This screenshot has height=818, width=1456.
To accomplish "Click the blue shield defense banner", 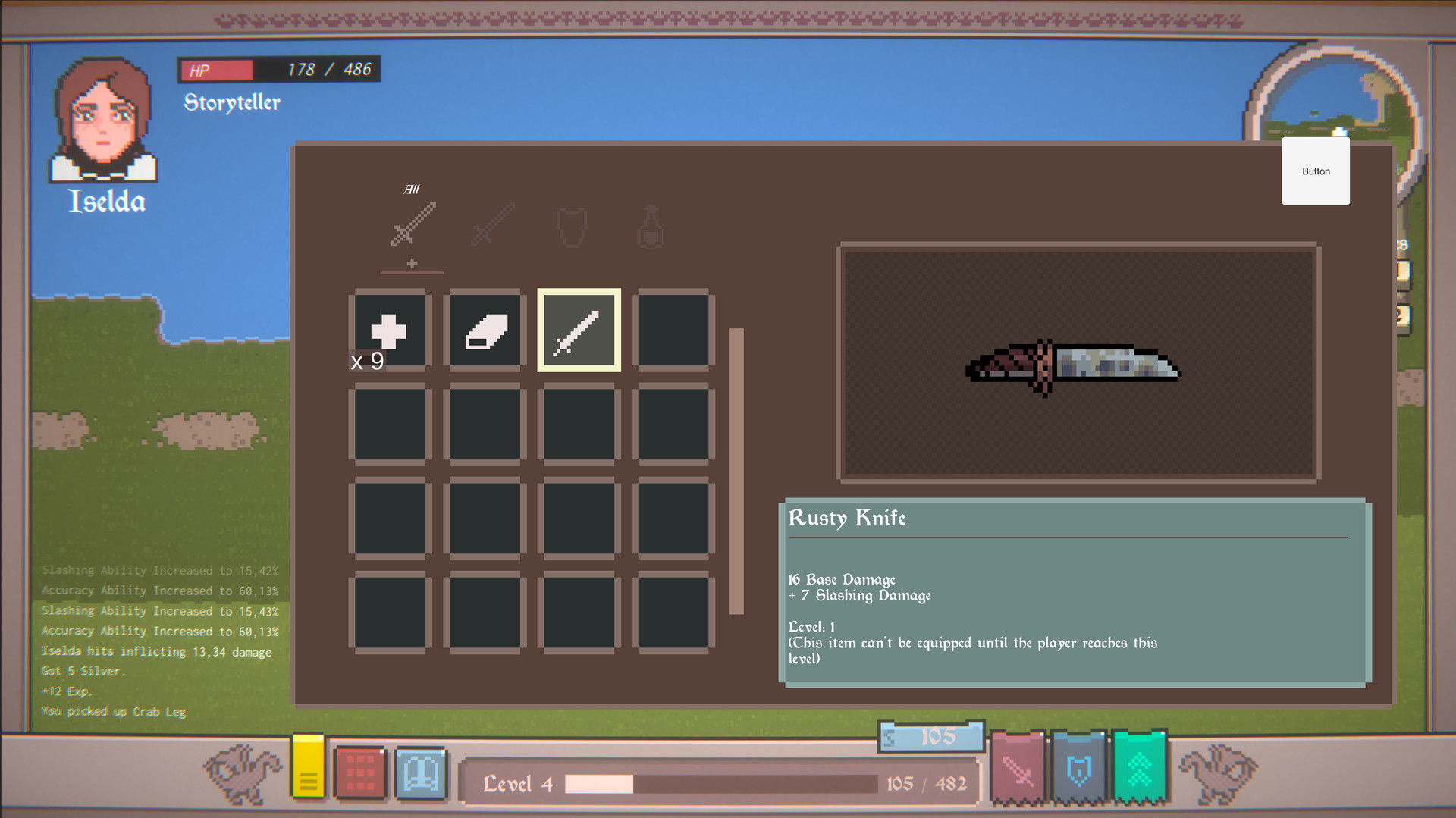I will [1080, 767].
